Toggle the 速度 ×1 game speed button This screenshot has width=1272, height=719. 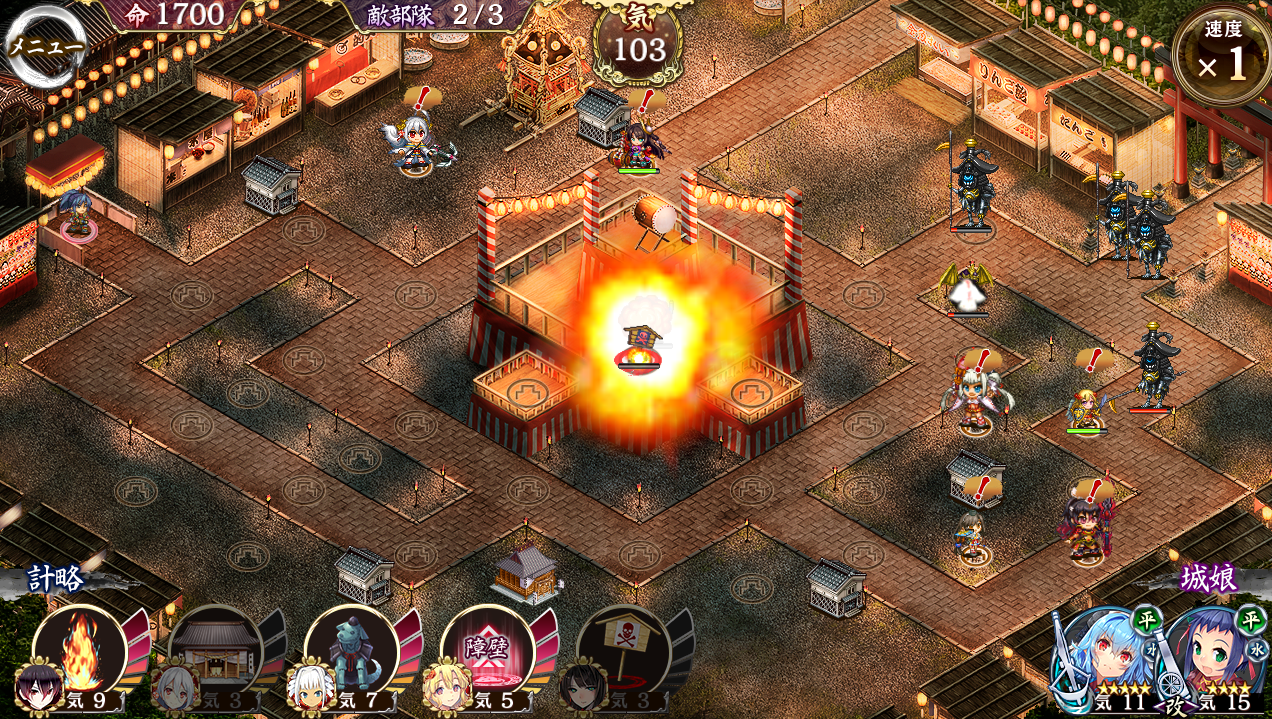pyautogui.click(x=1222, y=57)
